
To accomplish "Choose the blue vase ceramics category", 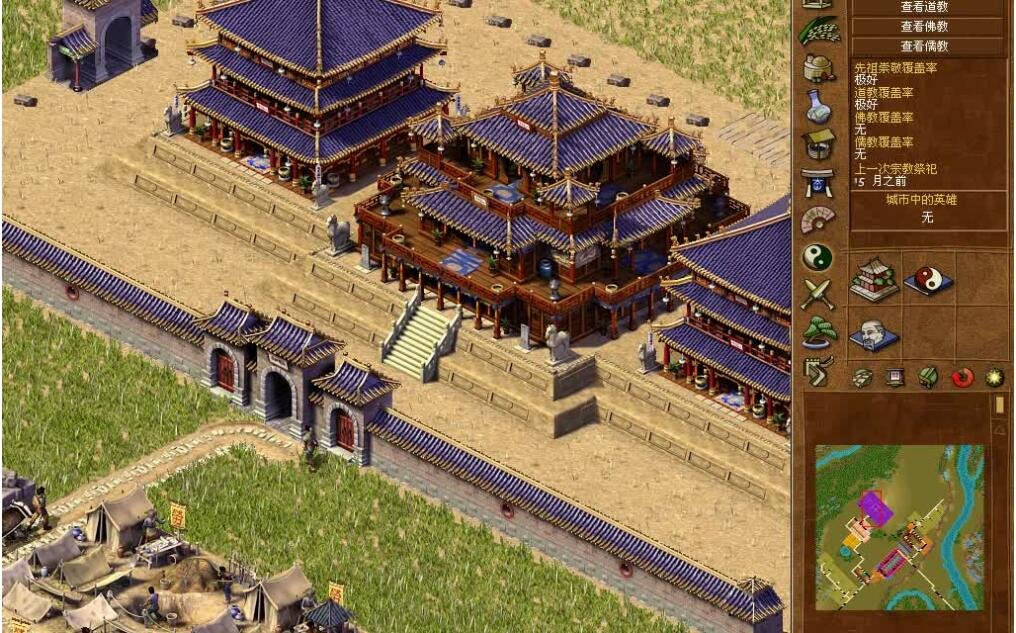I will 818,105.
